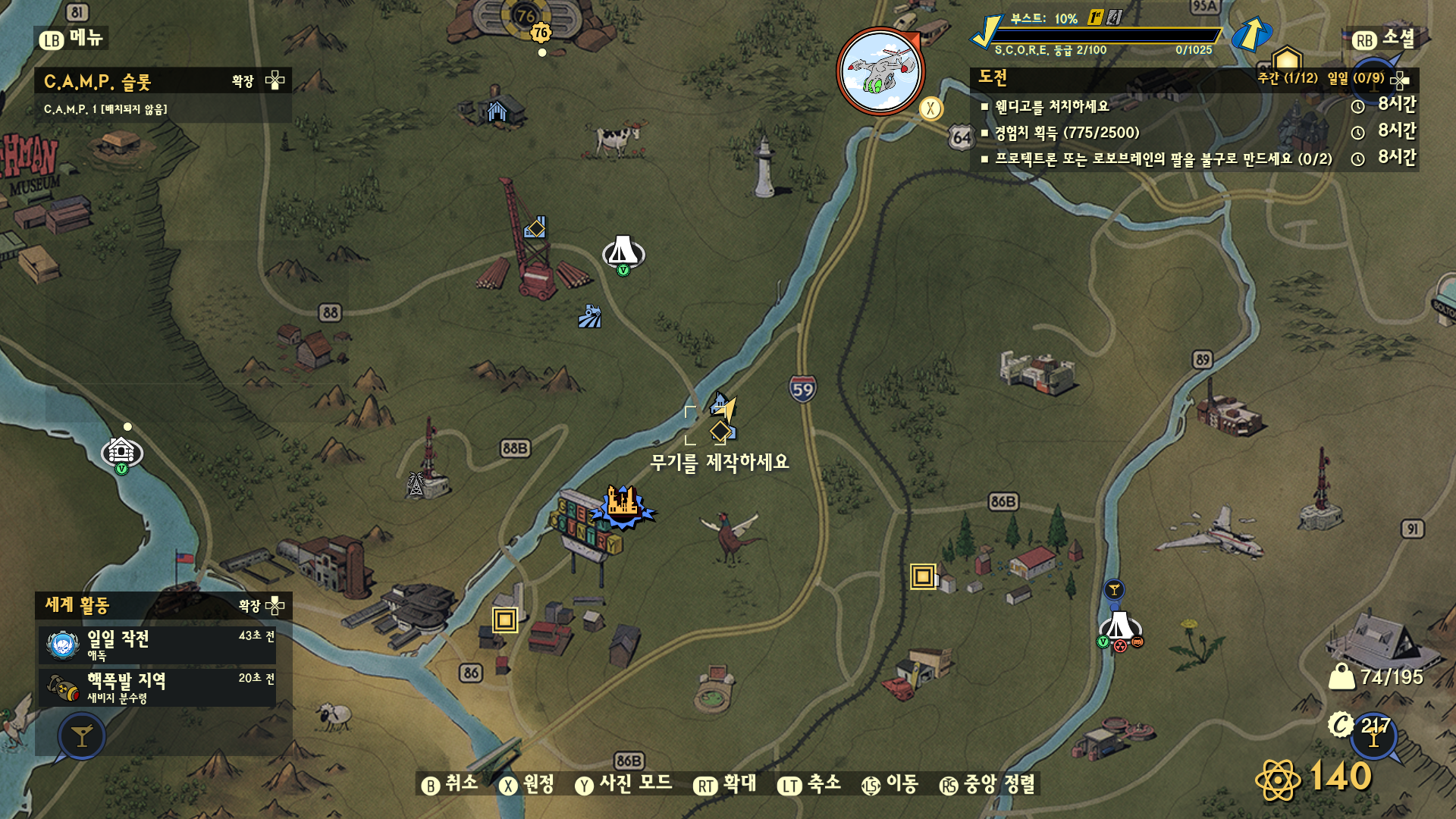This screenshot has width=1456, height=819.
Task: Switch to the 주간 challenges tab
Action: (1287, 78)
